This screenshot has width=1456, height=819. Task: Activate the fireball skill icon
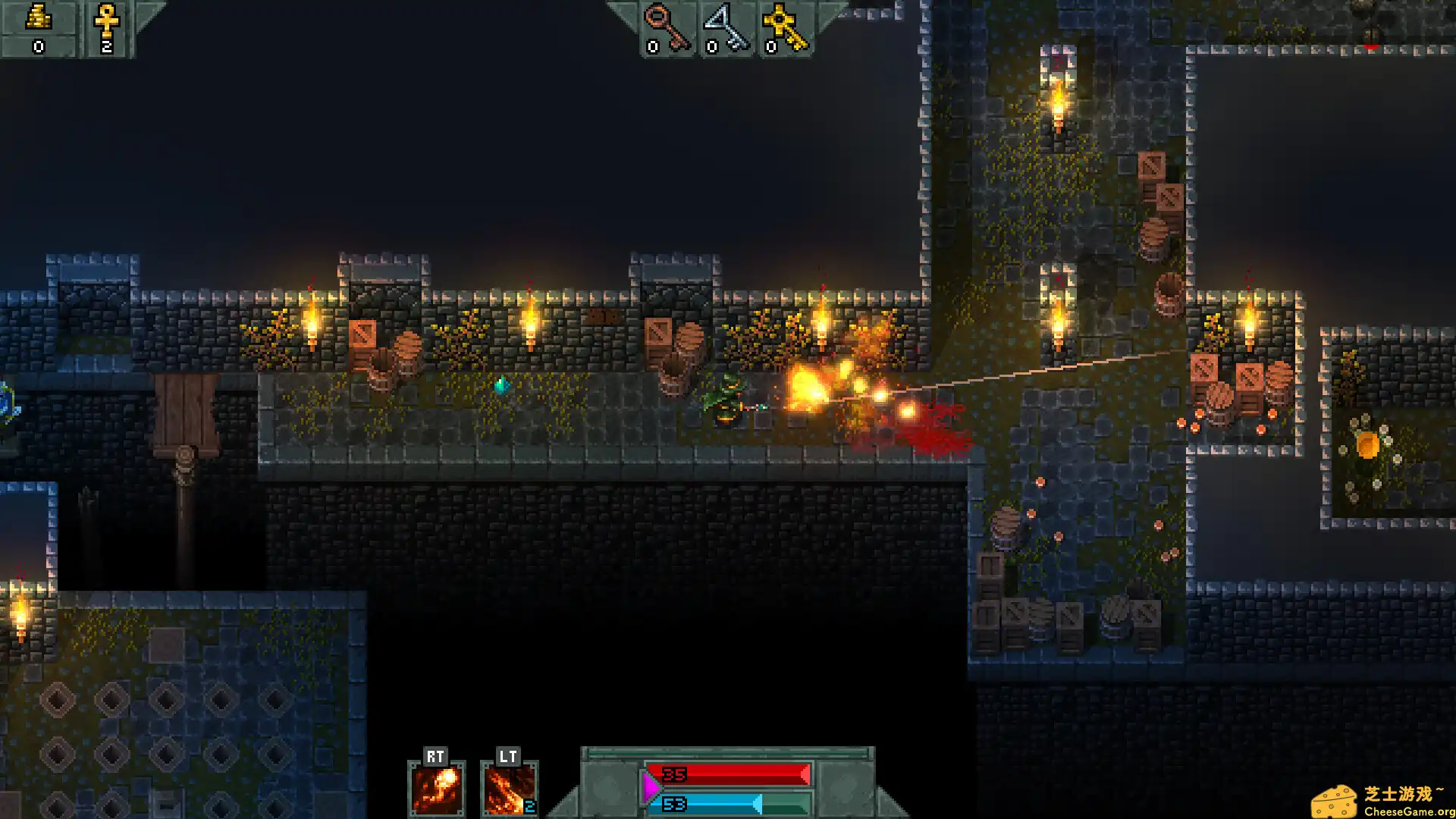point(437,789)
